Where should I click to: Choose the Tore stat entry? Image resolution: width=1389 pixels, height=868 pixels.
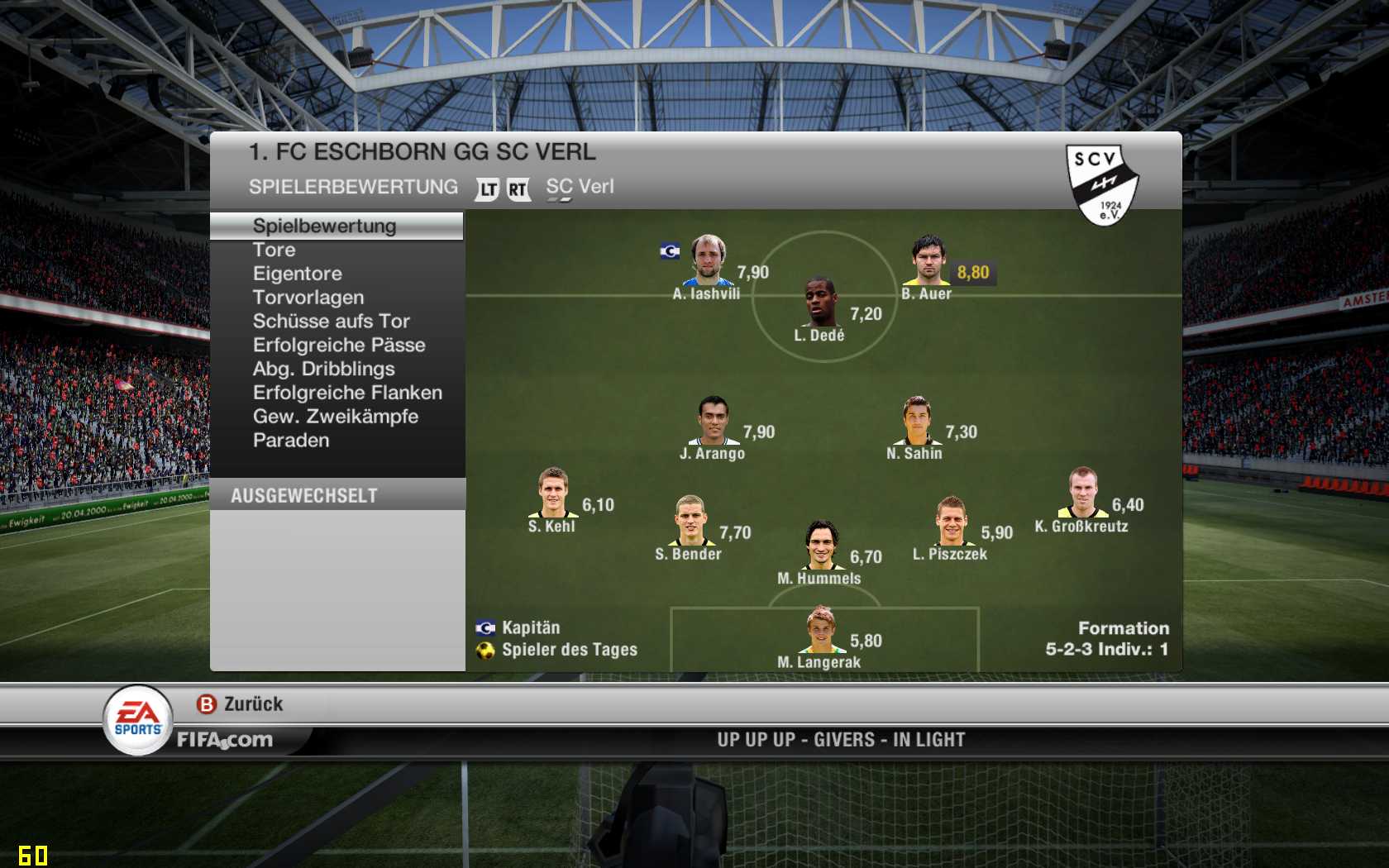pyautogui.click(x=274, y=250)
